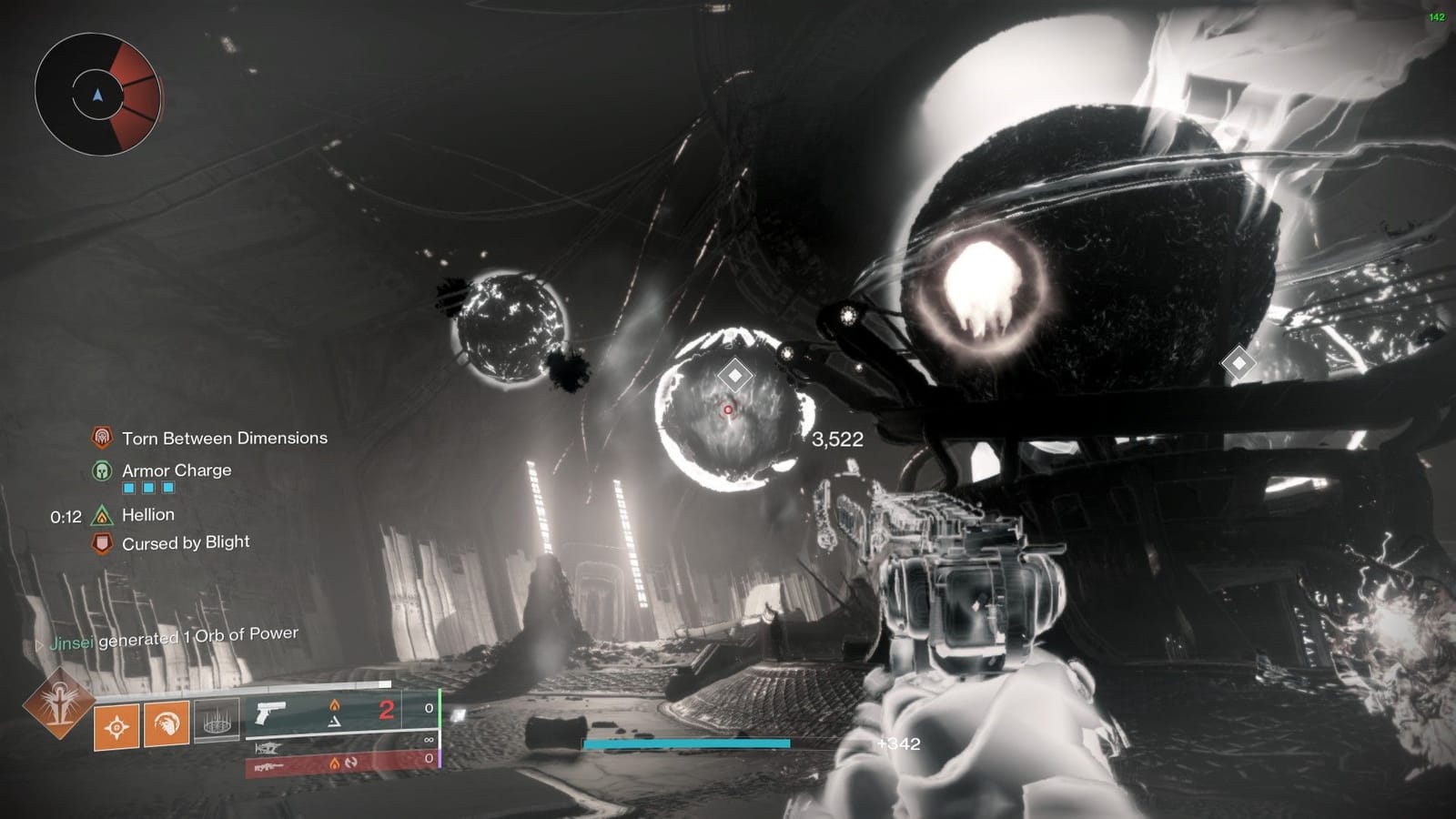This screenshot has height=819, width=1456.
Task: Click the power level 142 indicator
Action: click(x=1439, y=15)
